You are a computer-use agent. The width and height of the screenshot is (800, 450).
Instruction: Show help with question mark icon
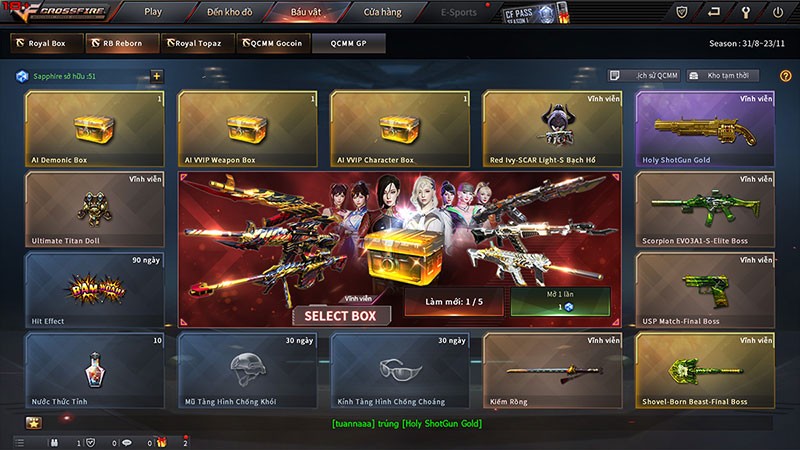785,76
